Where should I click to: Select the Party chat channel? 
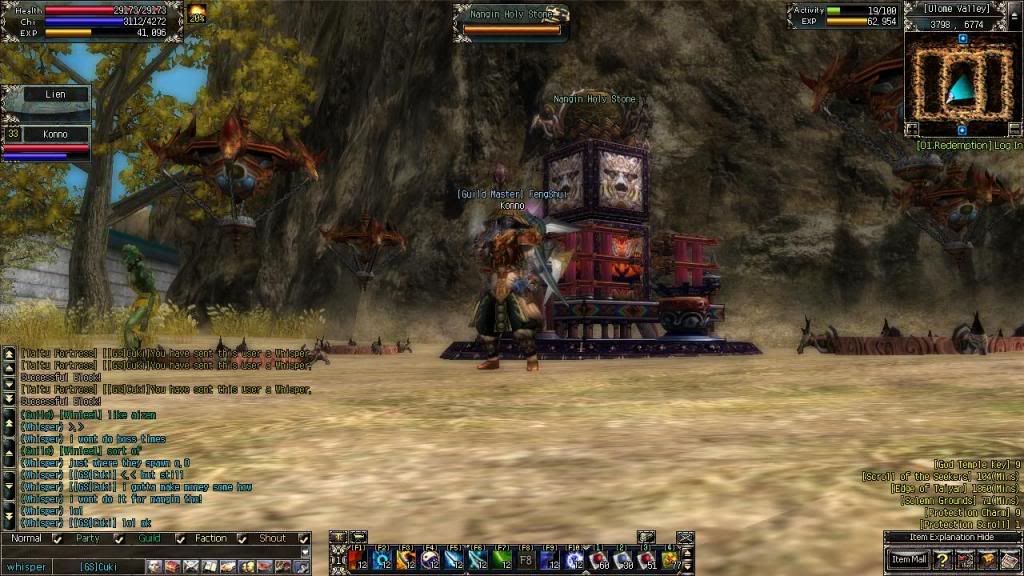87,539
